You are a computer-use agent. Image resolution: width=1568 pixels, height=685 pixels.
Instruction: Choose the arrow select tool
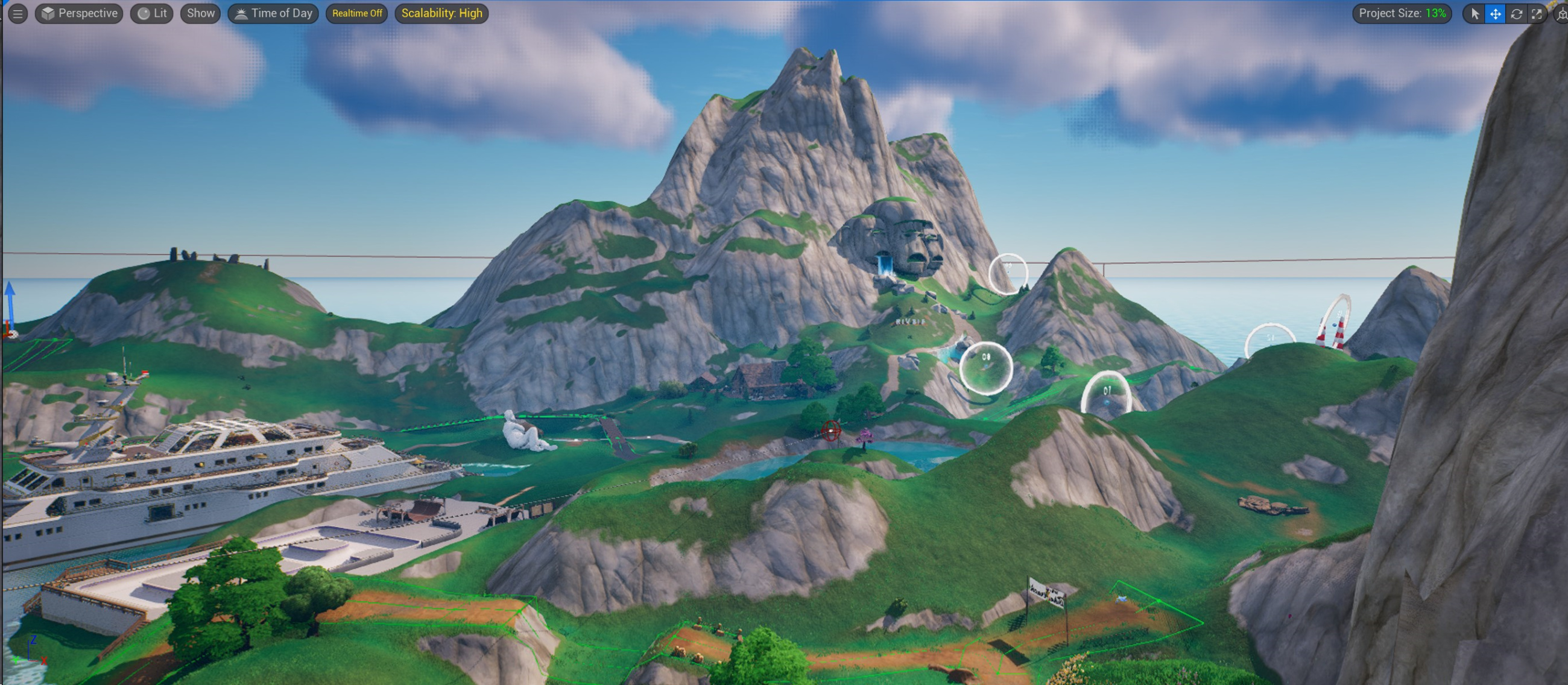coord(1475,14)
